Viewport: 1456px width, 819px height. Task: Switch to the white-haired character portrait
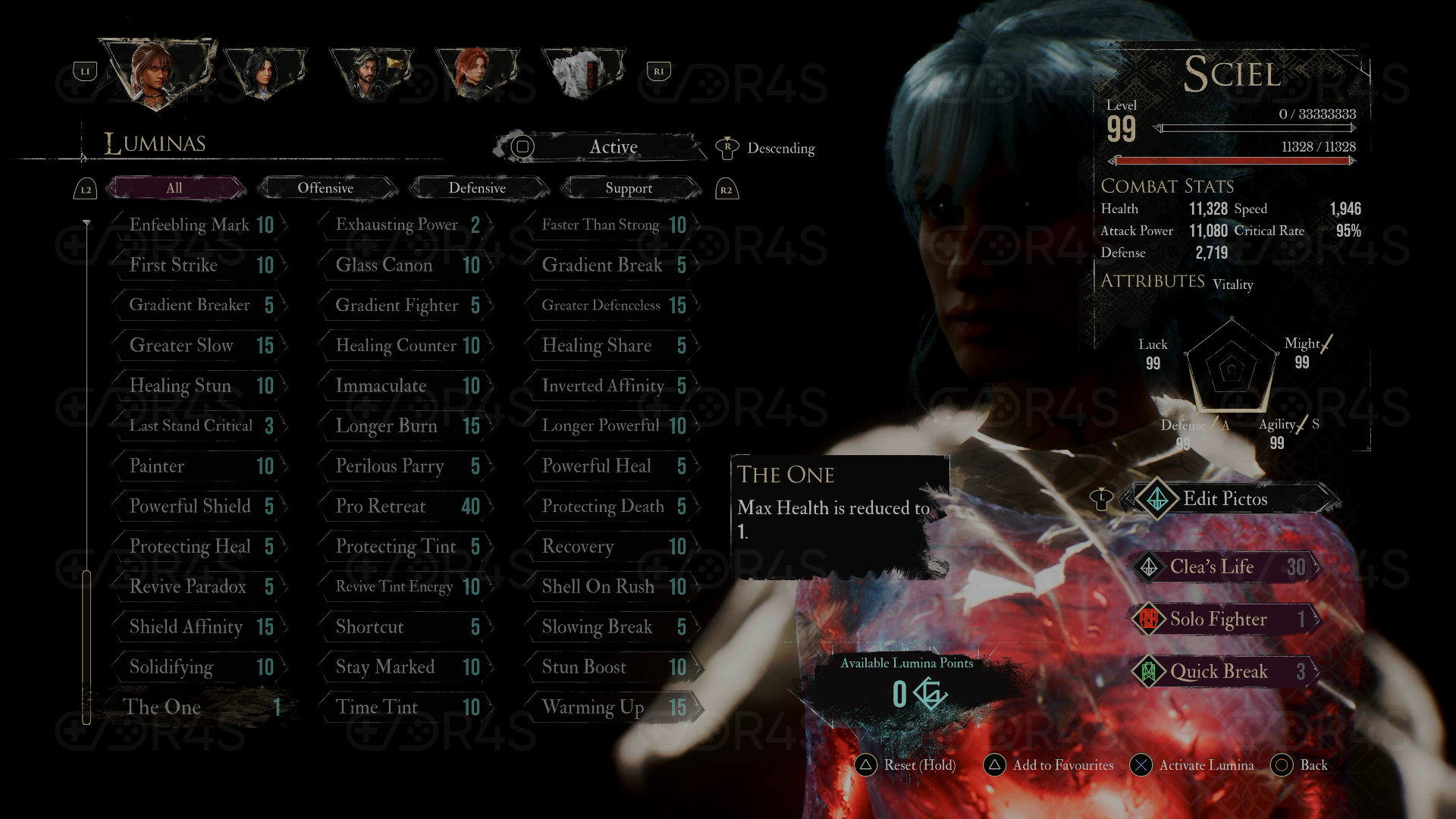click(583, 74)
